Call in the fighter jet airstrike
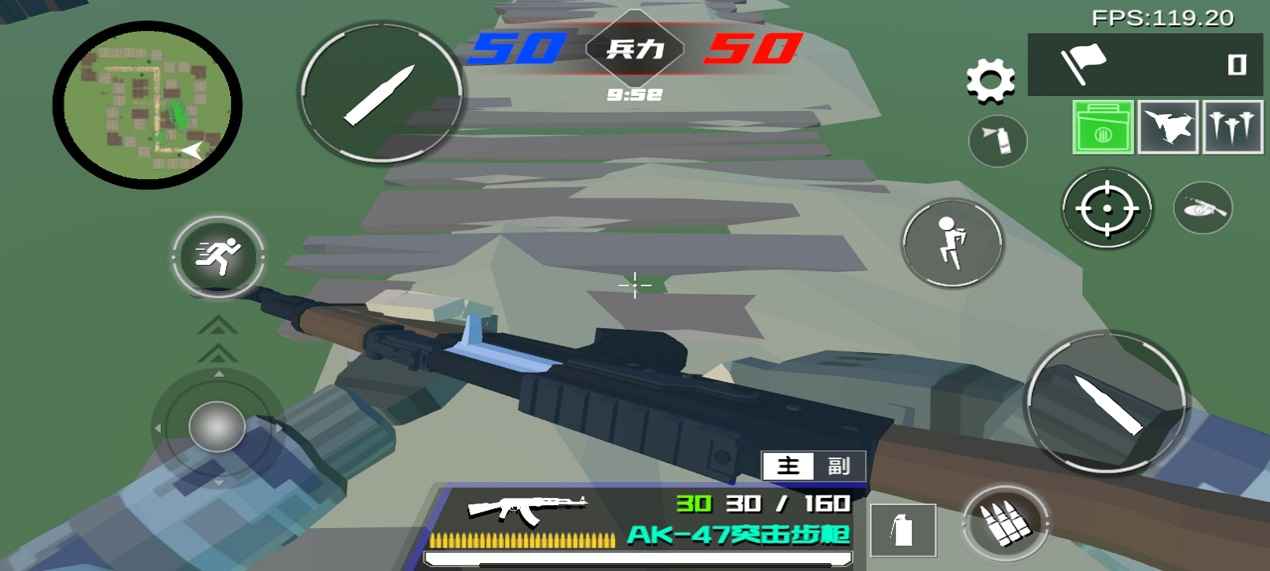Viewport: 1270px width, 571px height. pyautogui.click(x=1168, y=127)
